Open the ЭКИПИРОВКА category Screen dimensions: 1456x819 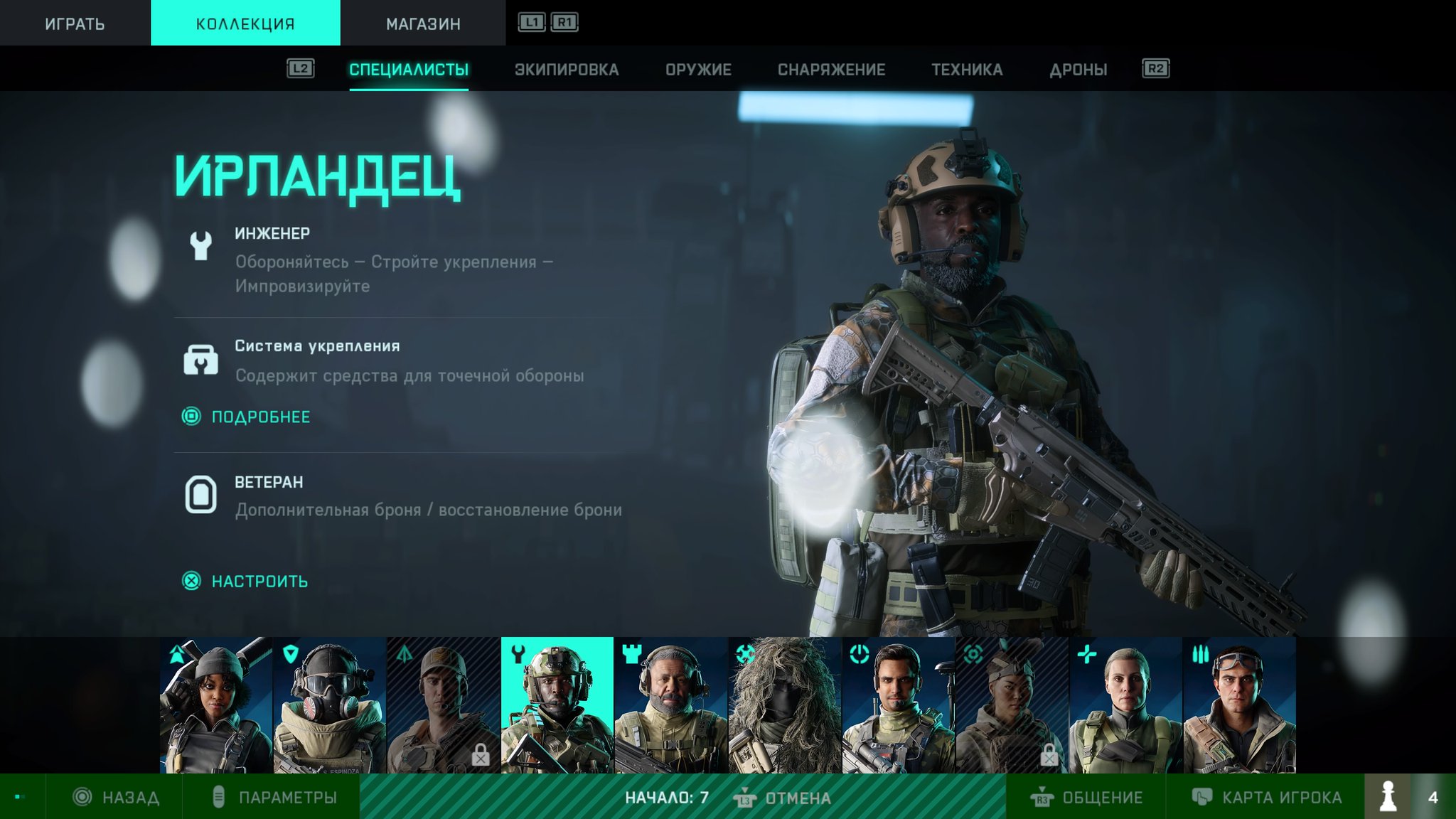click(567, 70)
